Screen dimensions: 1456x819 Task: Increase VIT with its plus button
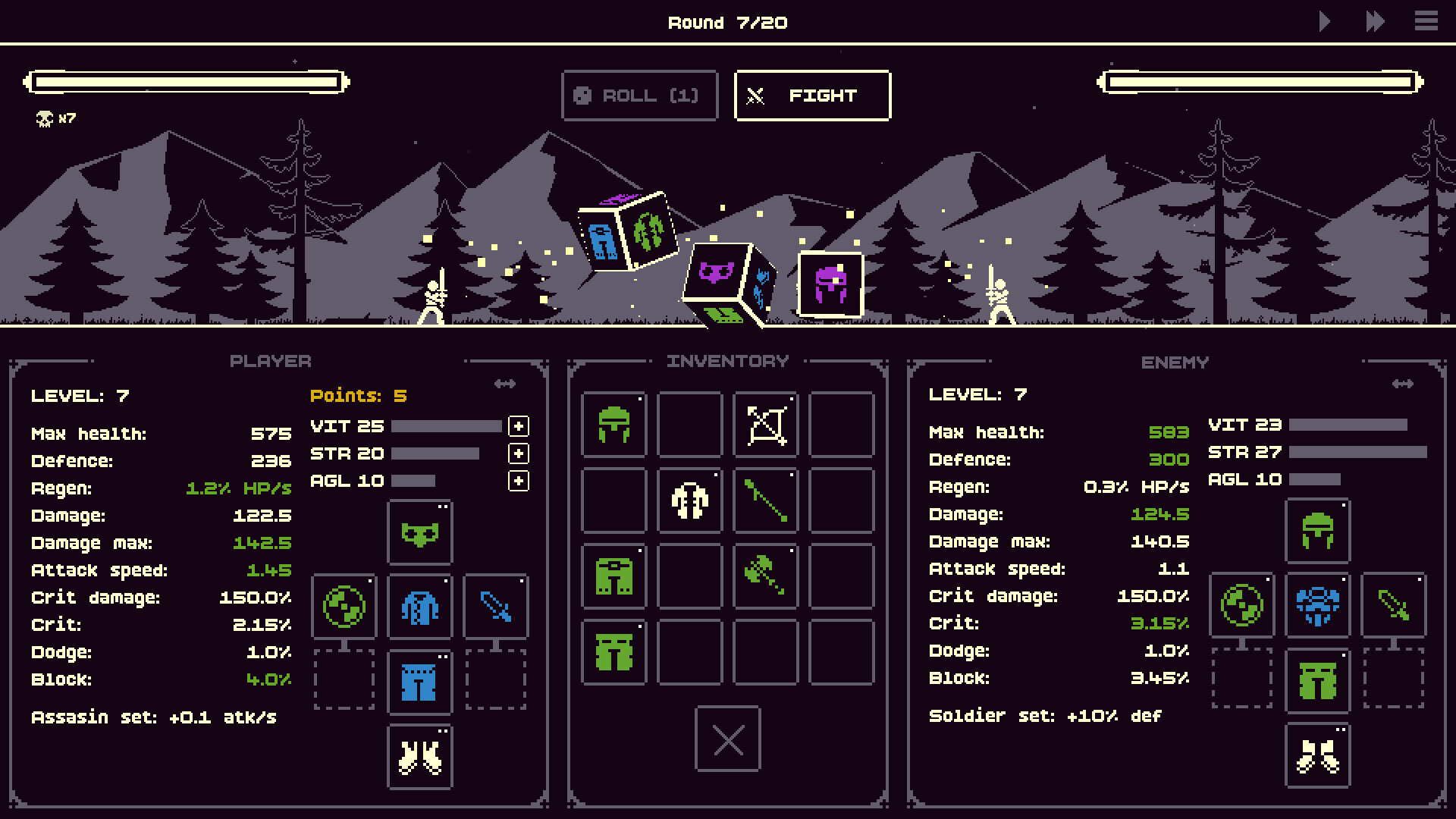[519, 427]
